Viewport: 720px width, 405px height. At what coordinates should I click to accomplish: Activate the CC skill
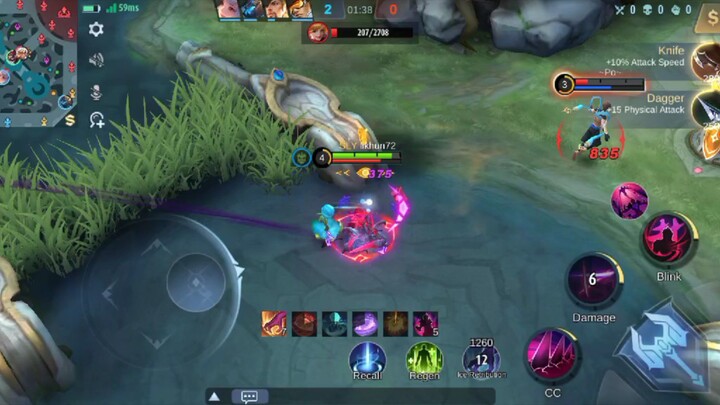[x=552, y=356]
